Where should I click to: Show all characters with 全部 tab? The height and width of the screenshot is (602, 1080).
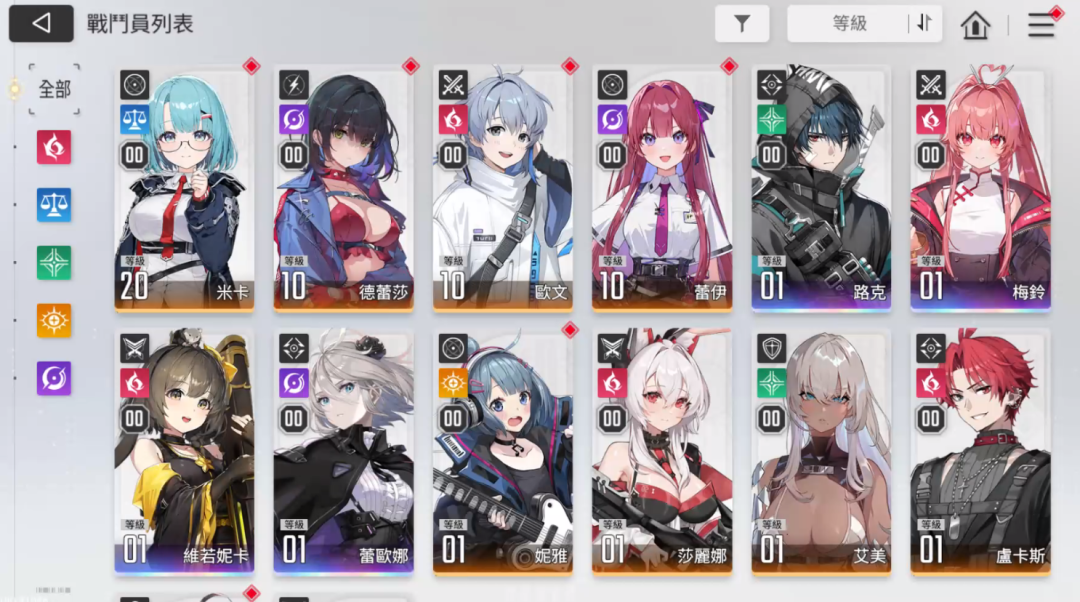(54, 89)
